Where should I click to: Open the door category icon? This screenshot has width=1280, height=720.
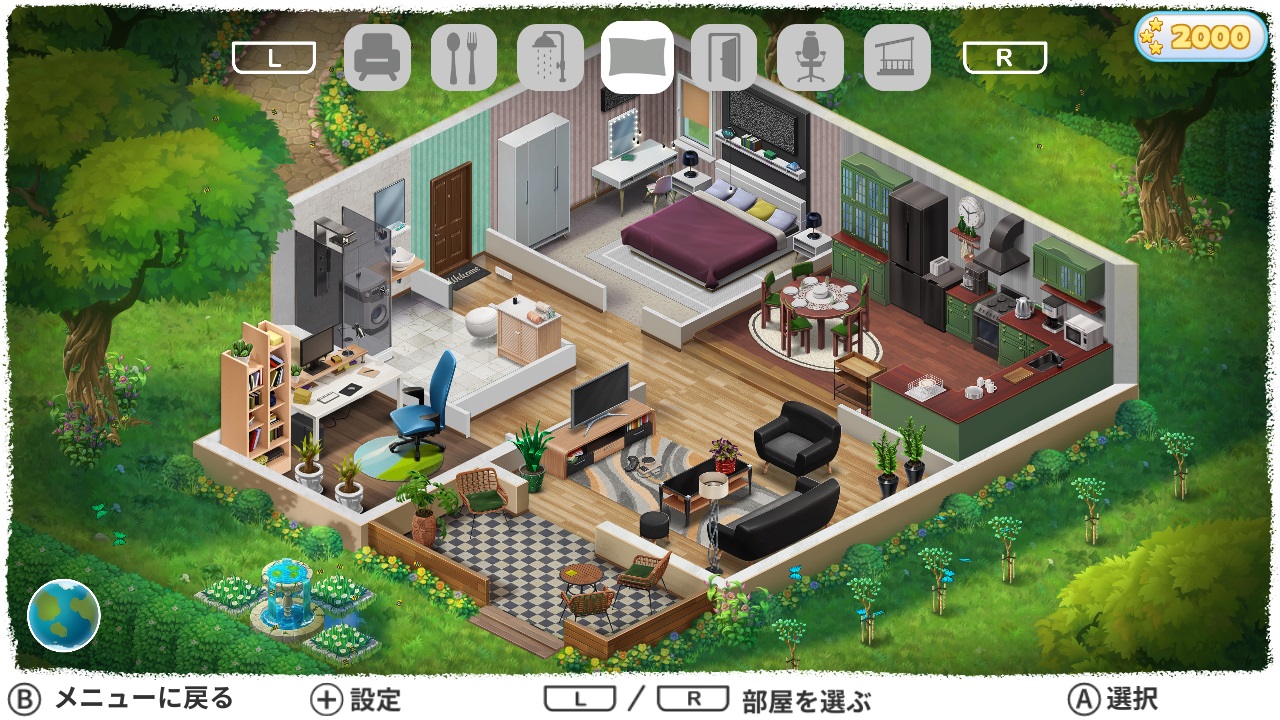click(x=724, y=57)
